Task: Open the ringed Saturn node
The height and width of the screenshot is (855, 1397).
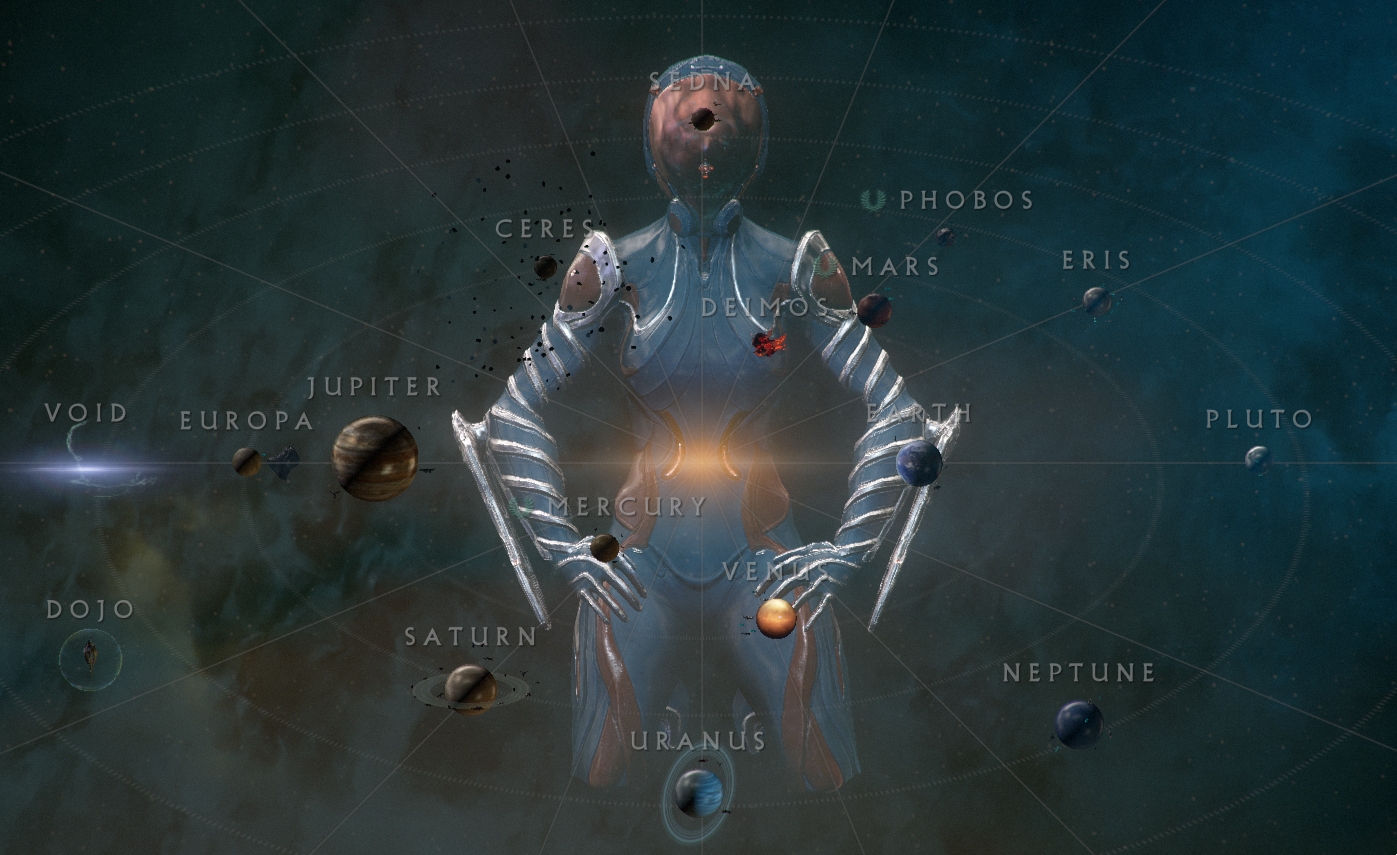Action: coord(470,687)
